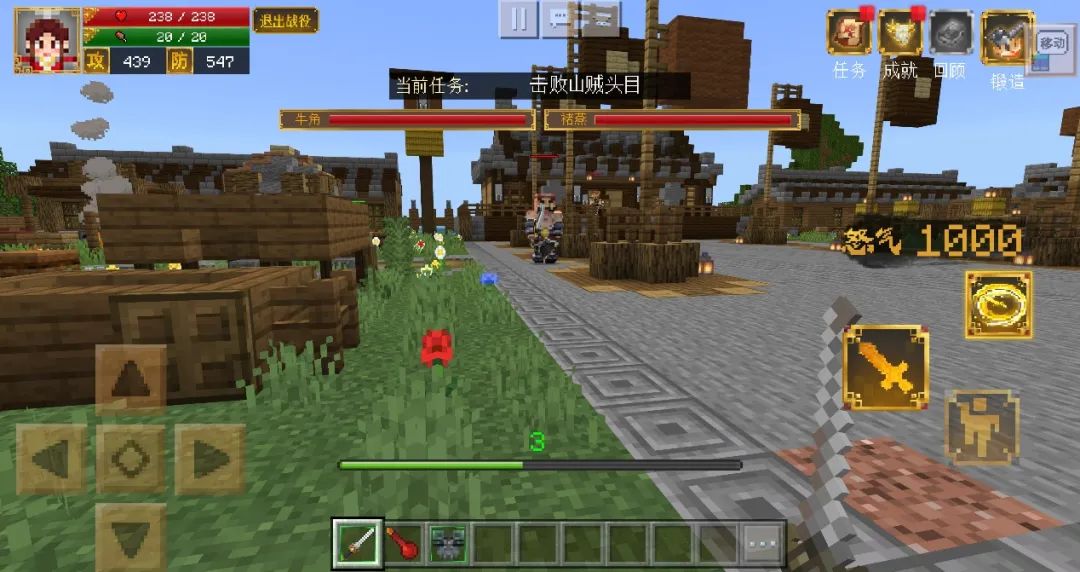Attack with the golden sword button
This screenshot has height=572, width=1080.
(x=885, y=367)
